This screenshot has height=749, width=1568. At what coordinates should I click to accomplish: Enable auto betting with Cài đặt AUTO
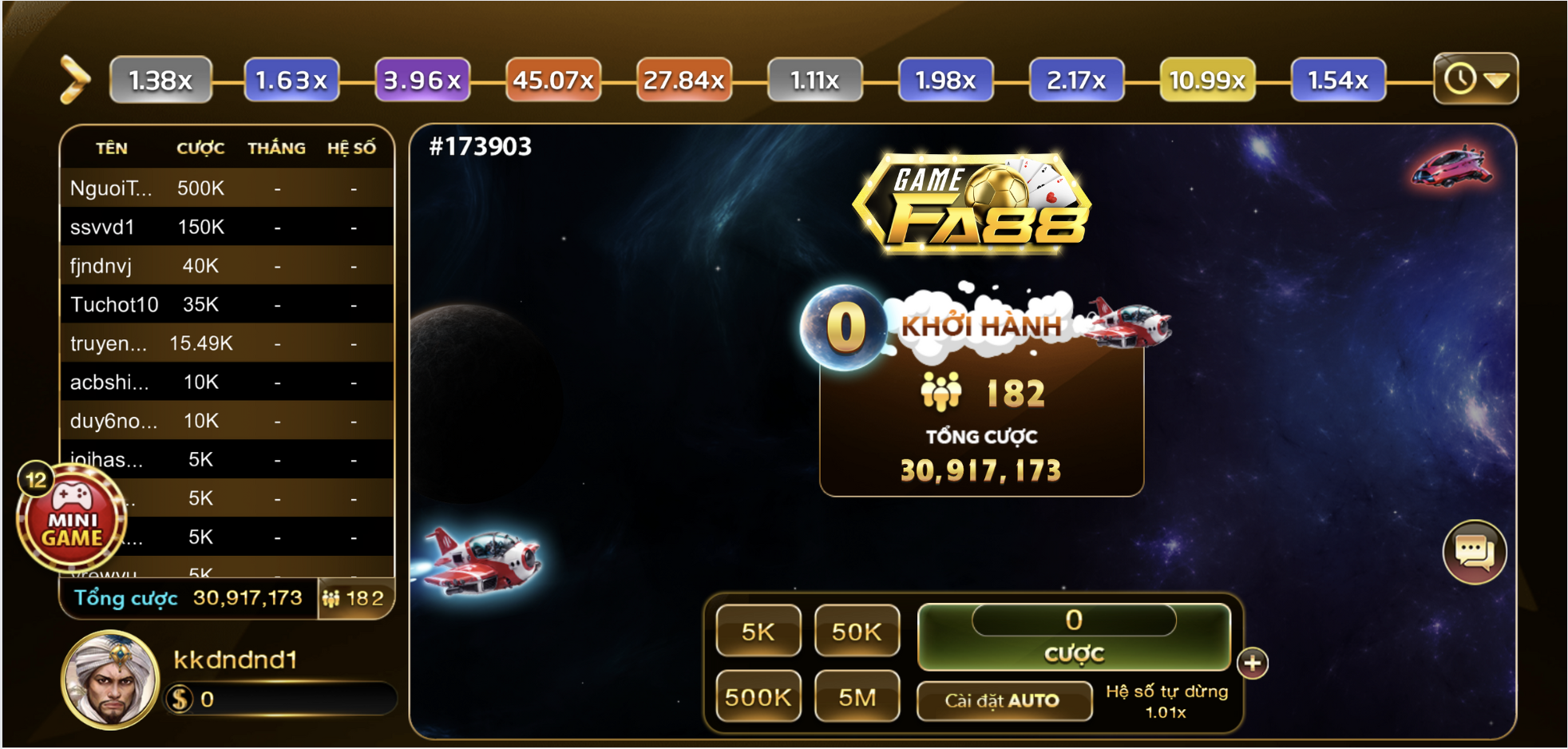[1004, 700]
